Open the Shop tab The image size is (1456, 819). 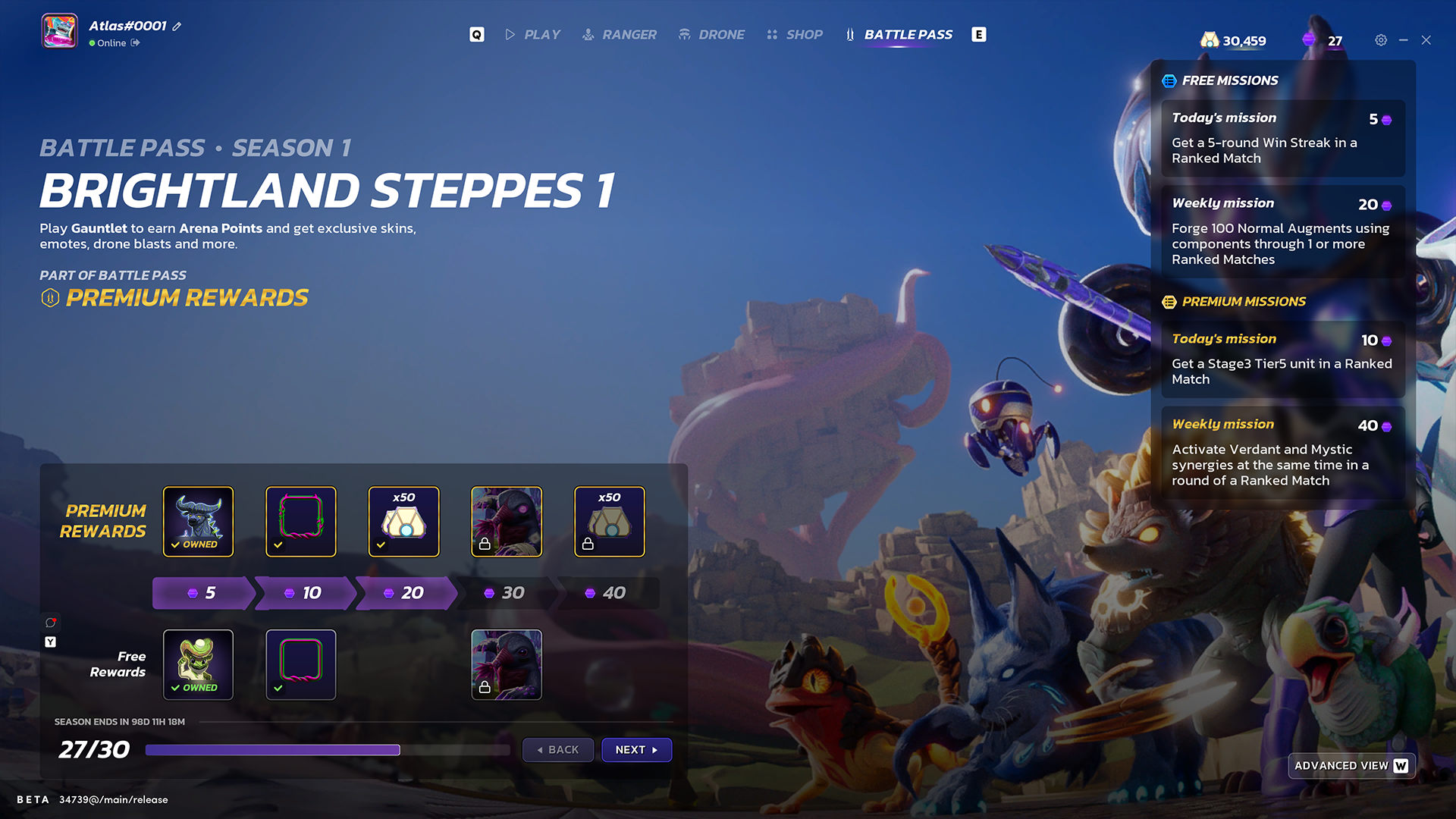tap(795, 35)
